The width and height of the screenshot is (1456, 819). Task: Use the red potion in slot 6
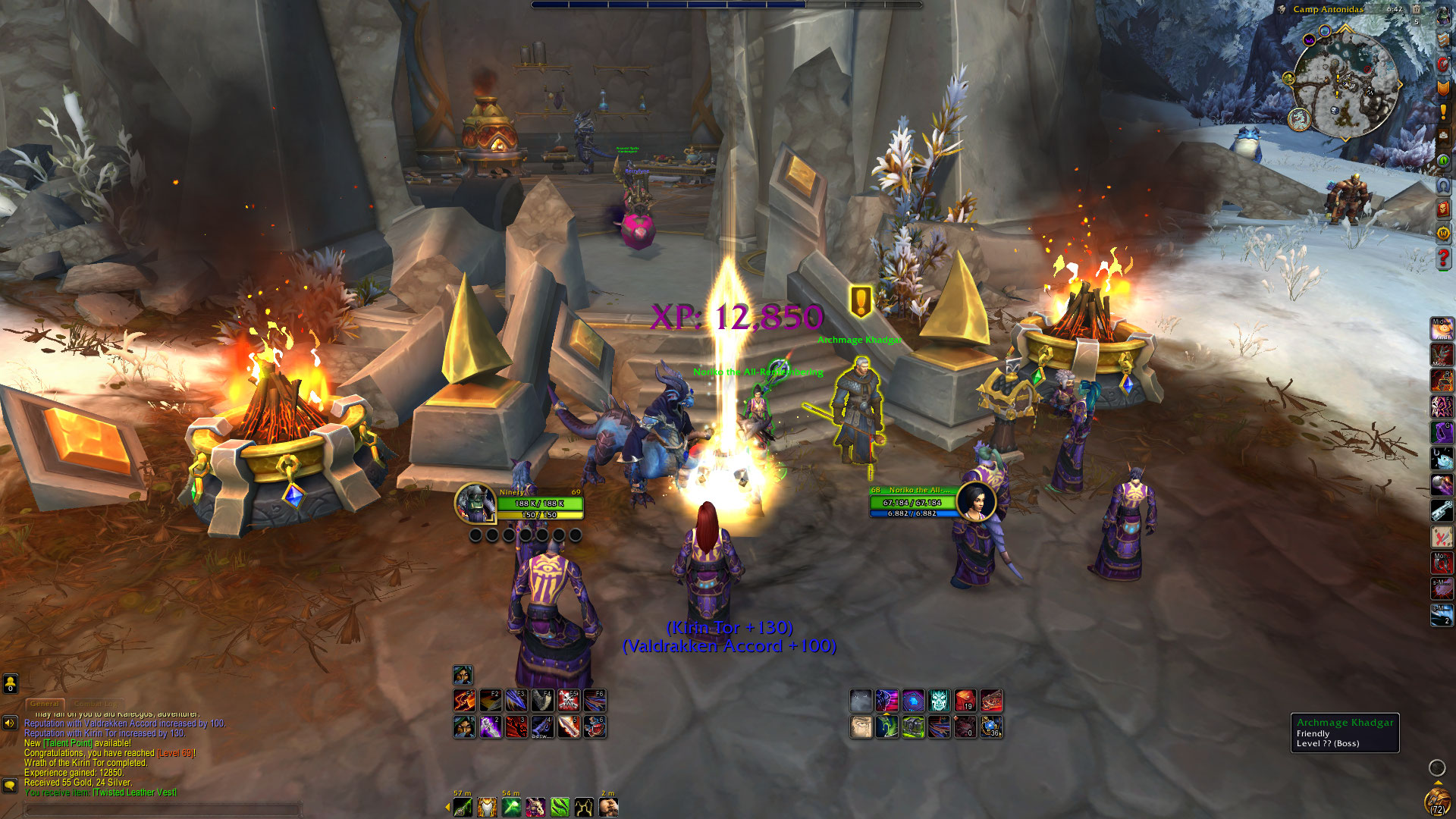click(x=595, y=726)
